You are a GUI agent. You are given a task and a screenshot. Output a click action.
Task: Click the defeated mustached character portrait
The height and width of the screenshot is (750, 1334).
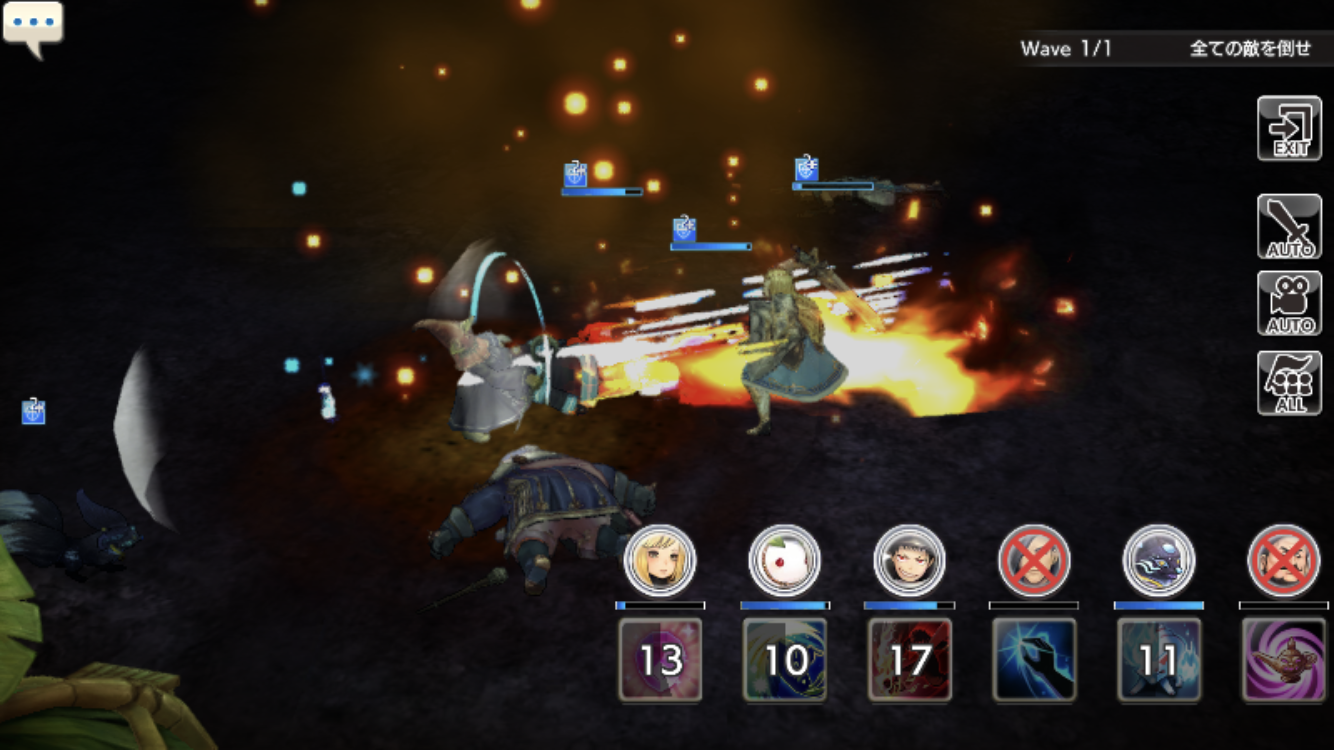tap(1284, 561)
